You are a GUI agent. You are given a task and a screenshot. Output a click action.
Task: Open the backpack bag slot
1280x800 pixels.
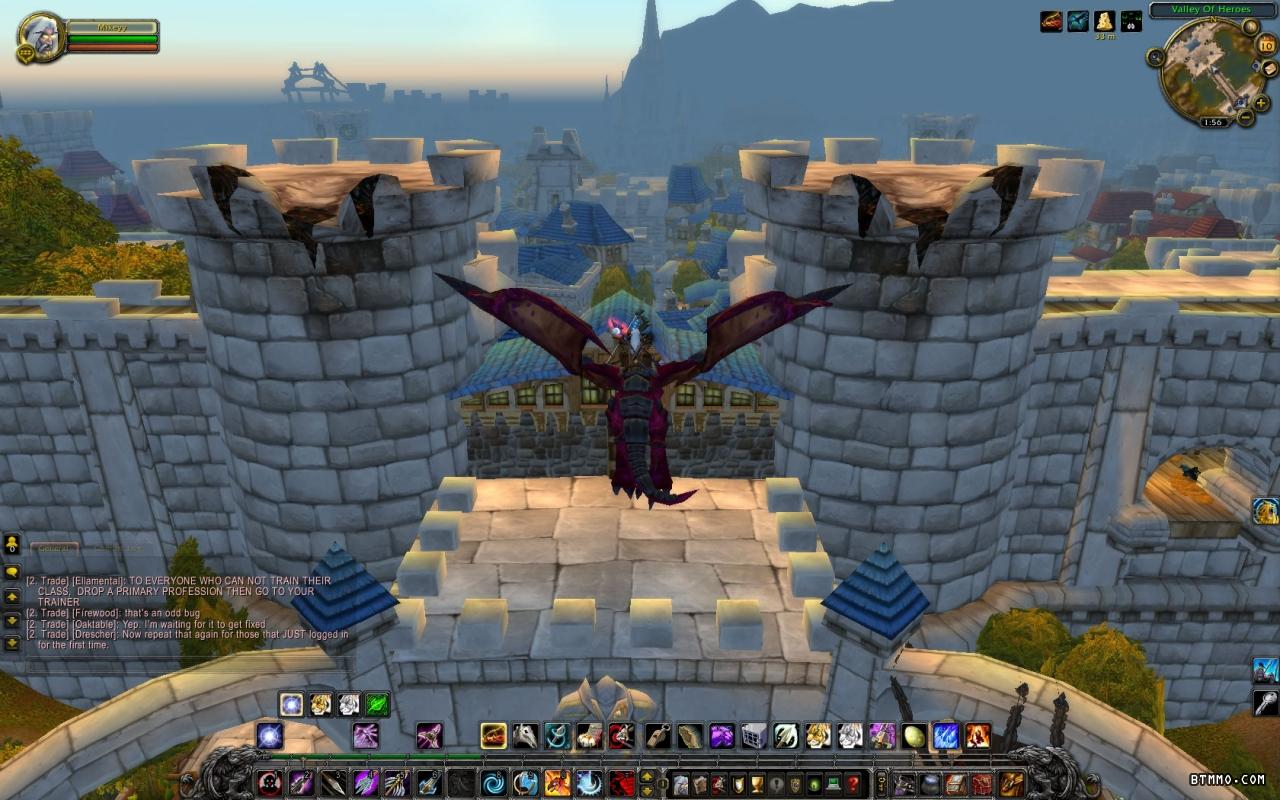click(1012, 783)
